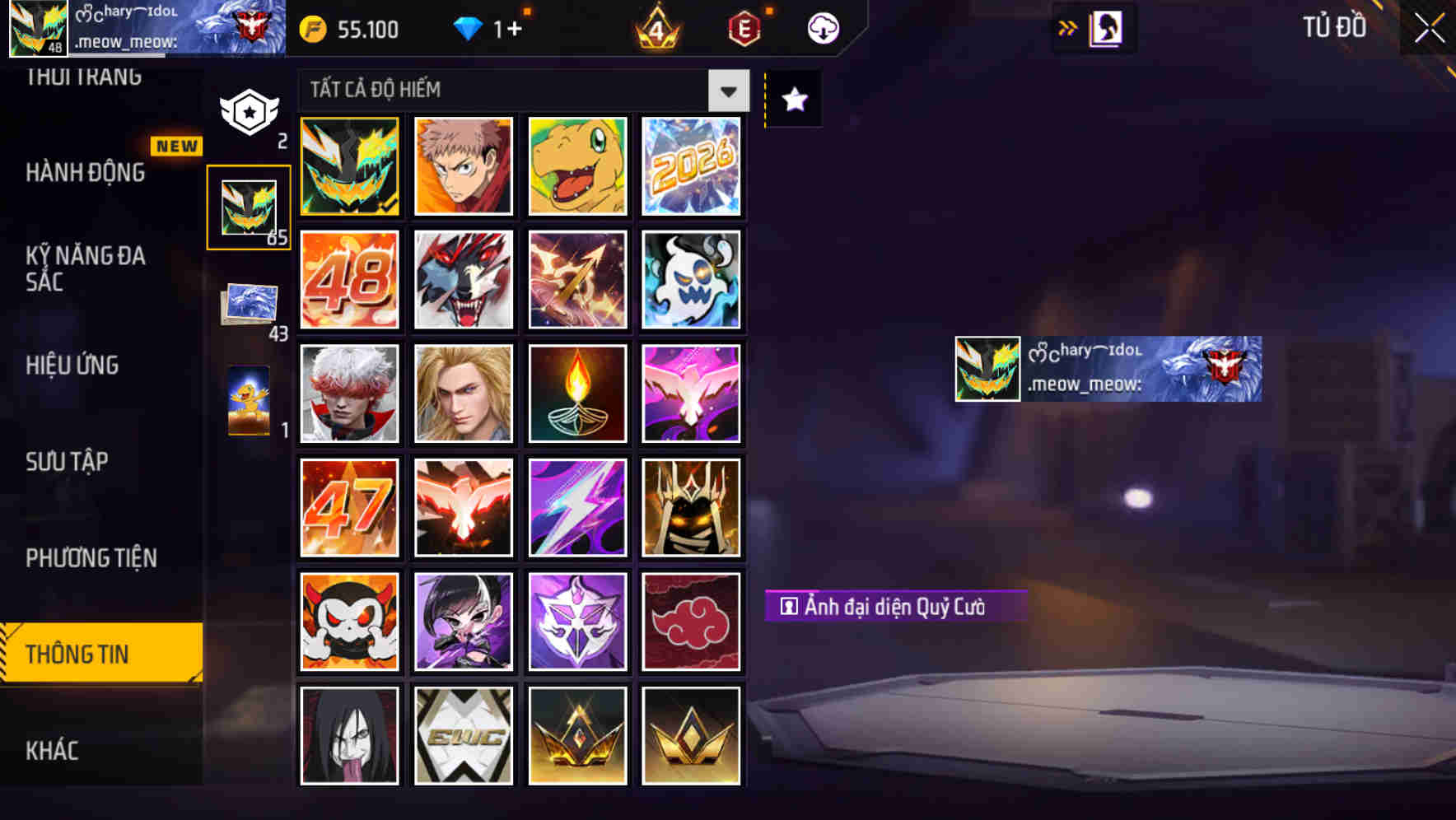Select the badge emblem category in the sub-sidebar
Viewport: 1456px width, 820px height.
click(x=249, y=111)
